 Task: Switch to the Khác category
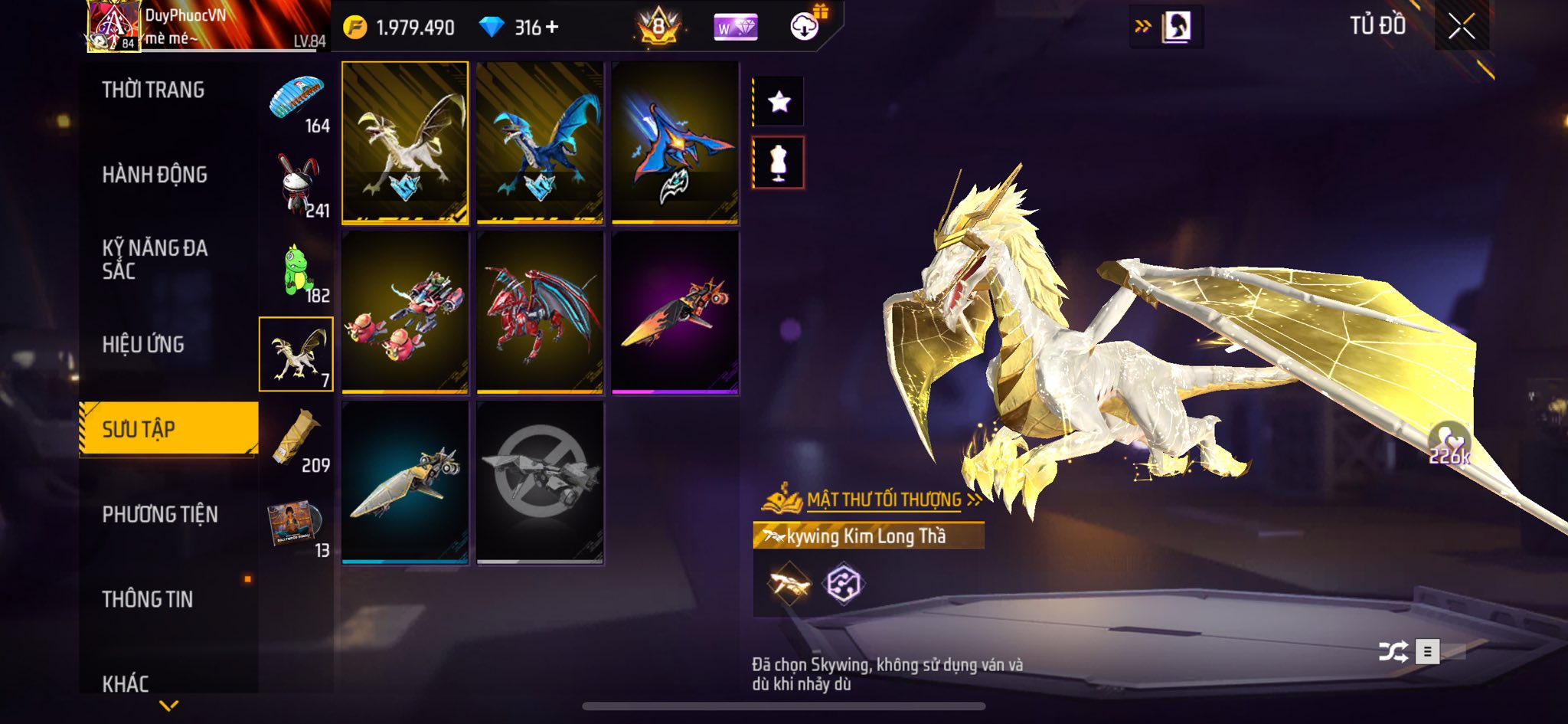point(126,682)
